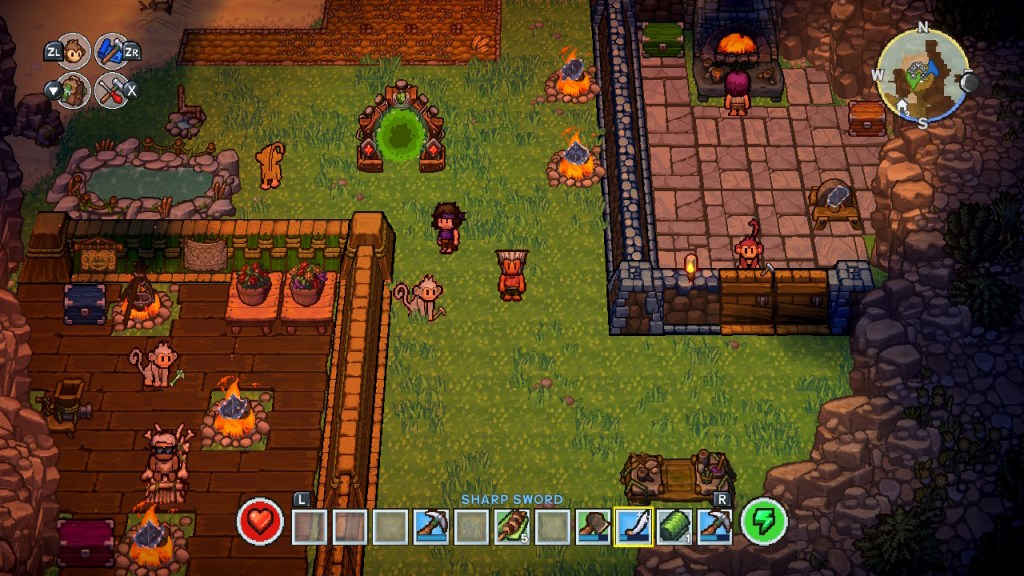The image size is (1024, 576).
Task: Open the crossed-tools crafting icon
Action: (112, 91)
